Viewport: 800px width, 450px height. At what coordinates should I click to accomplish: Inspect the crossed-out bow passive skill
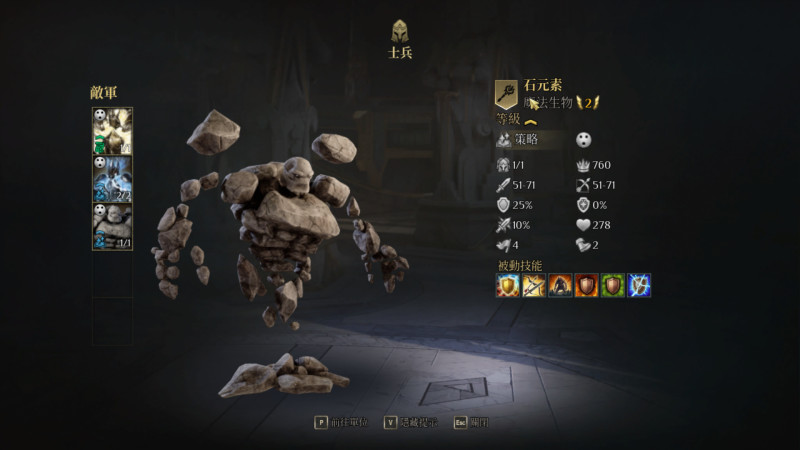(534, 285)
